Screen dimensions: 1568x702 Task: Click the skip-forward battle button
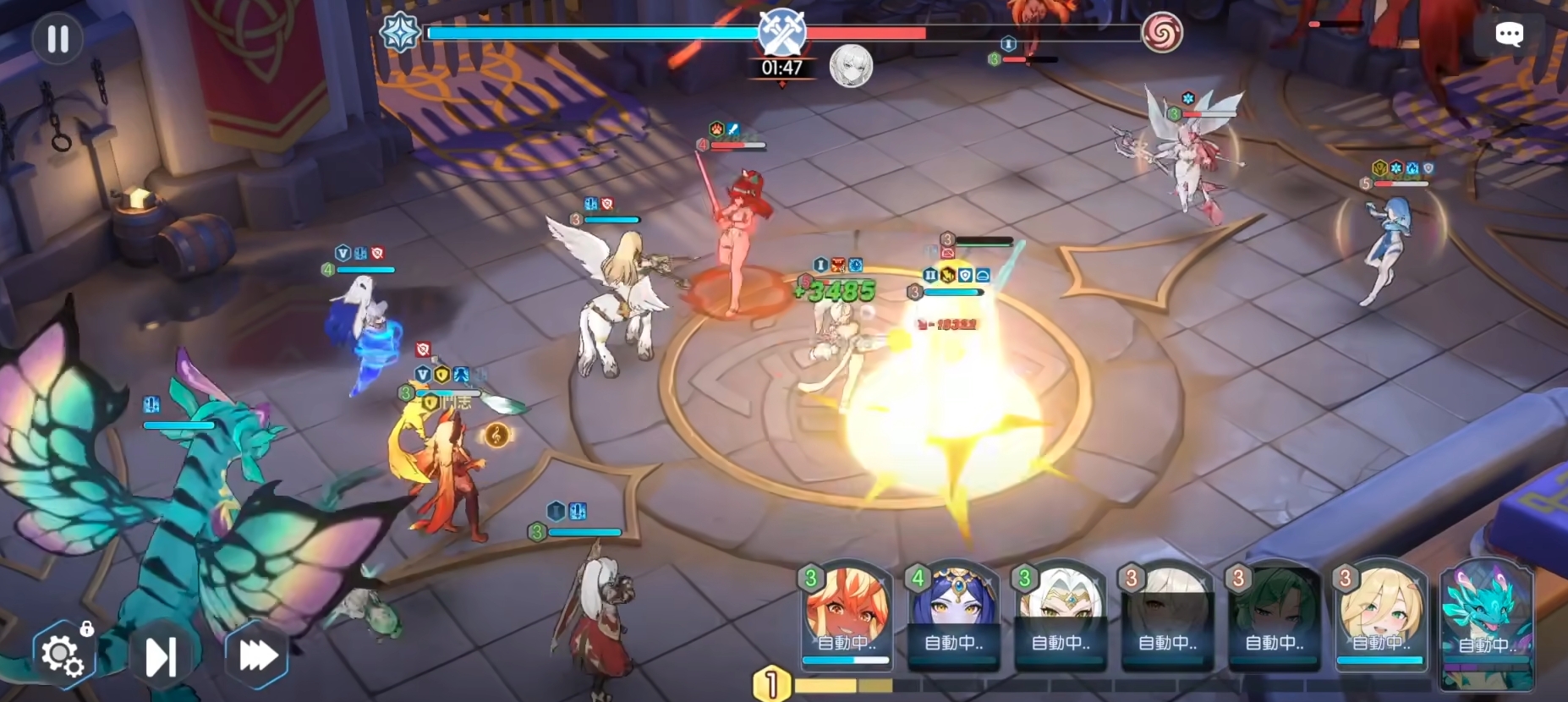[161, 656]
